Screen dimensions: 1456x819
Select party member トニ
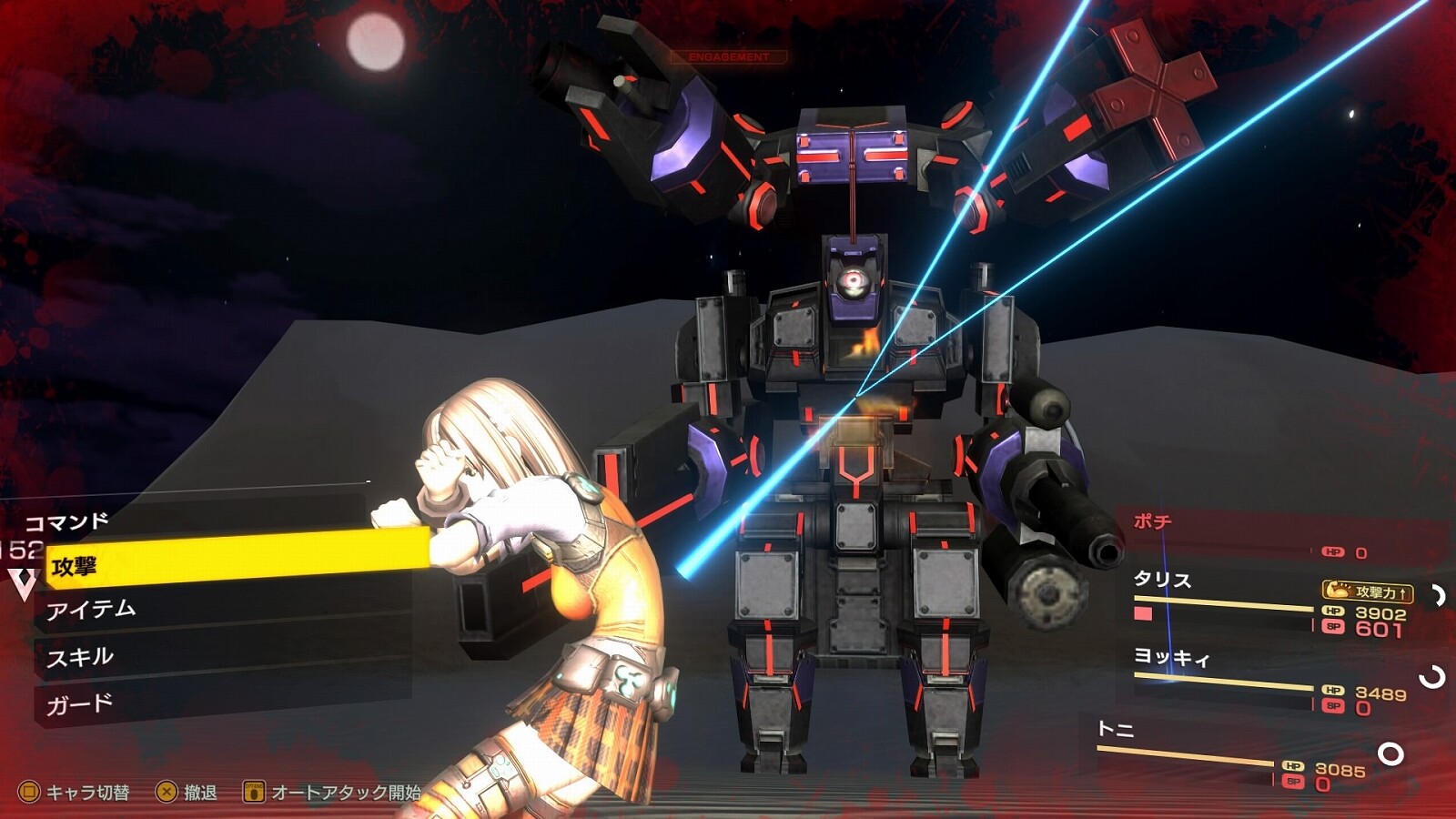pos(1115,730)
